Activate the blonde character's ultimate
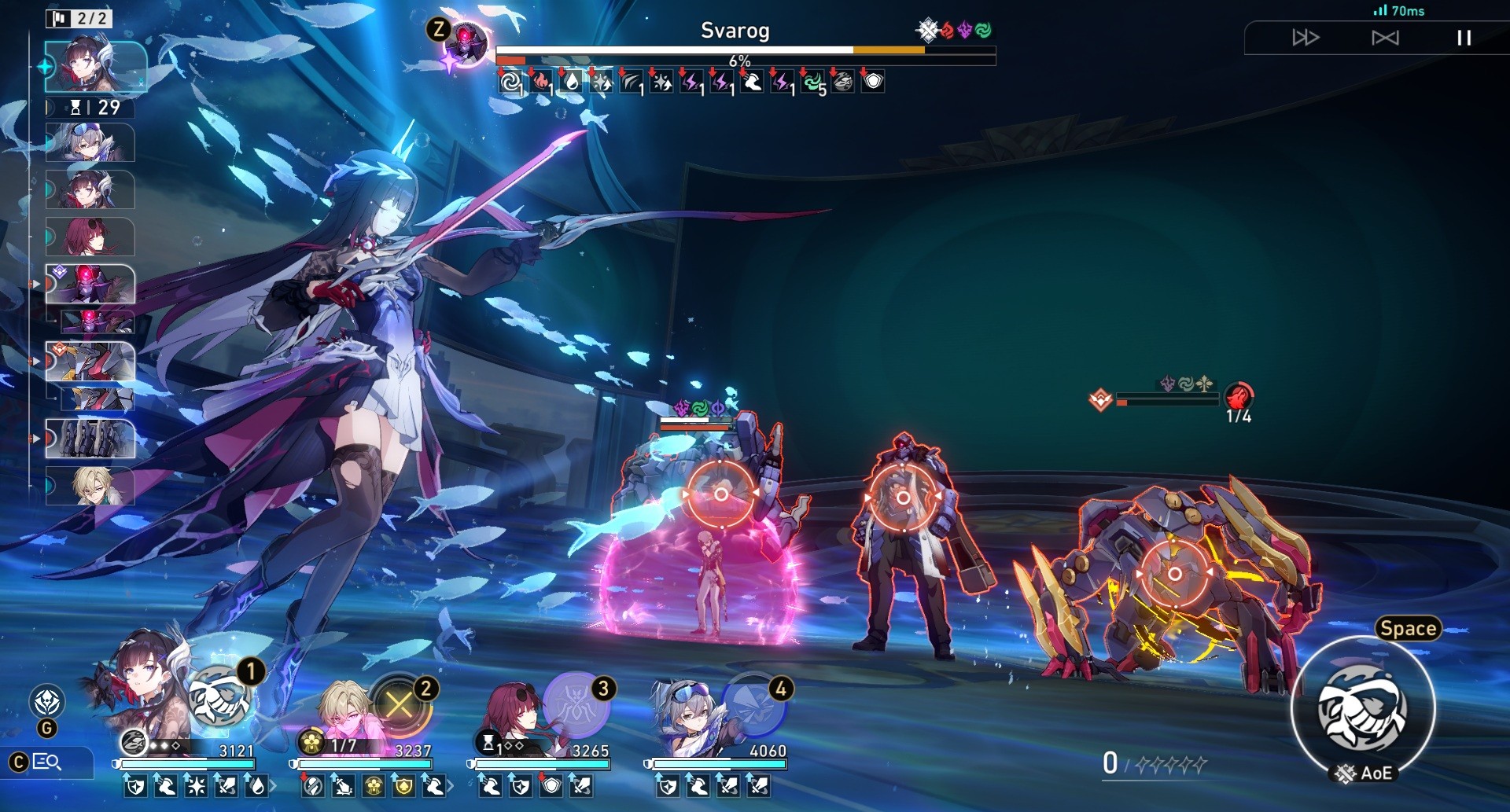The image size is (1510, 812). [x=400, y=704]
